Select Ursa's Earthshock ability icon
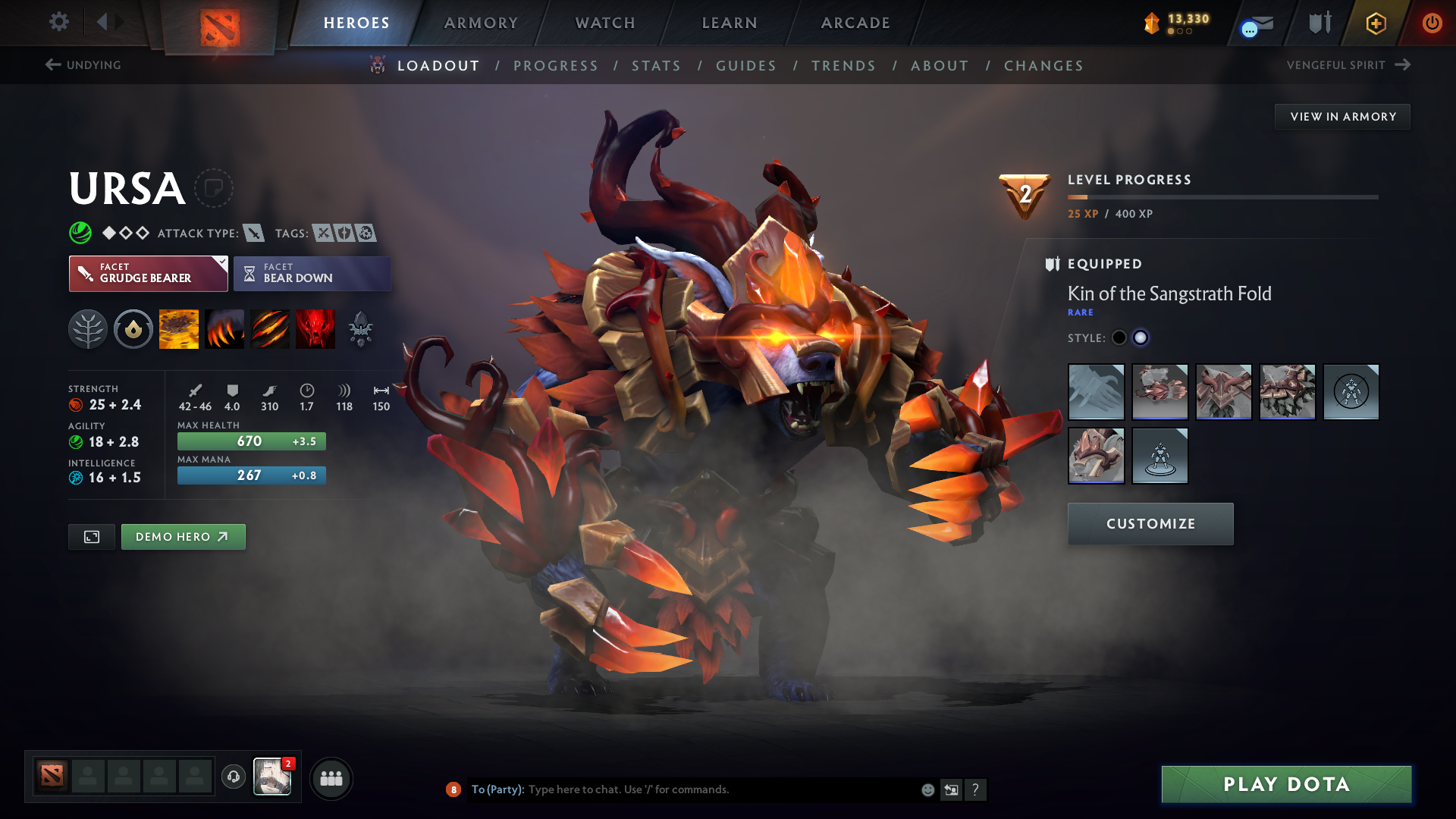 [178, 328]
